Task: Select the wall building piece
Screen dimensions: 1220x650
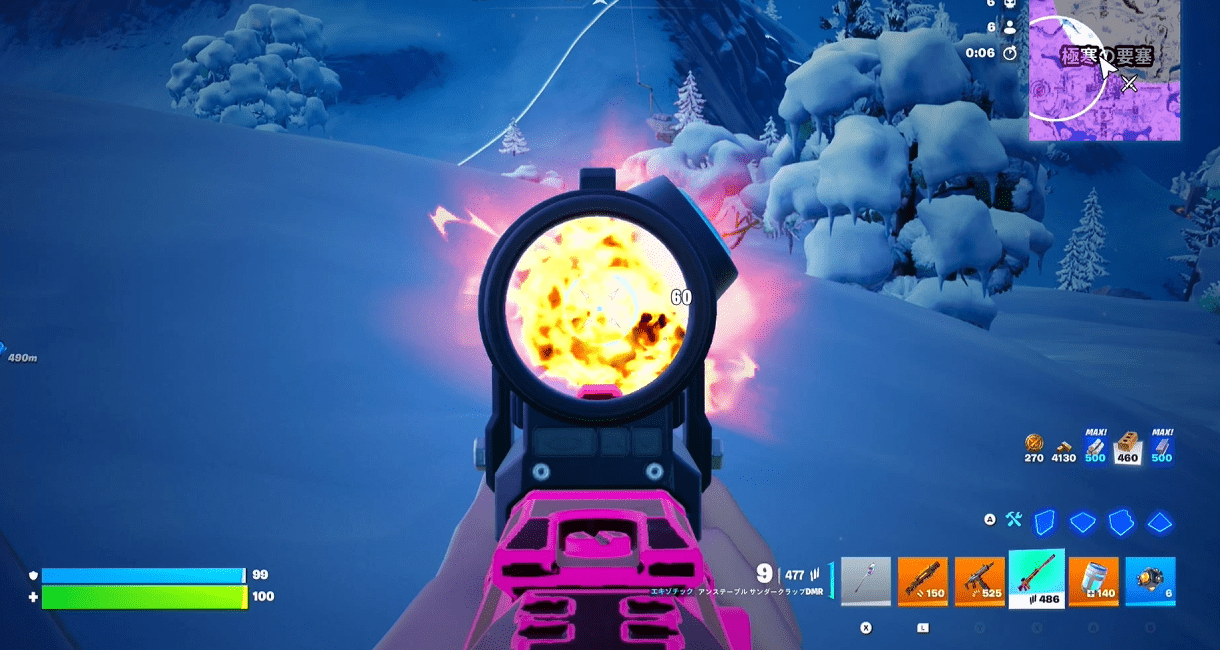Action: point(1044,521)
